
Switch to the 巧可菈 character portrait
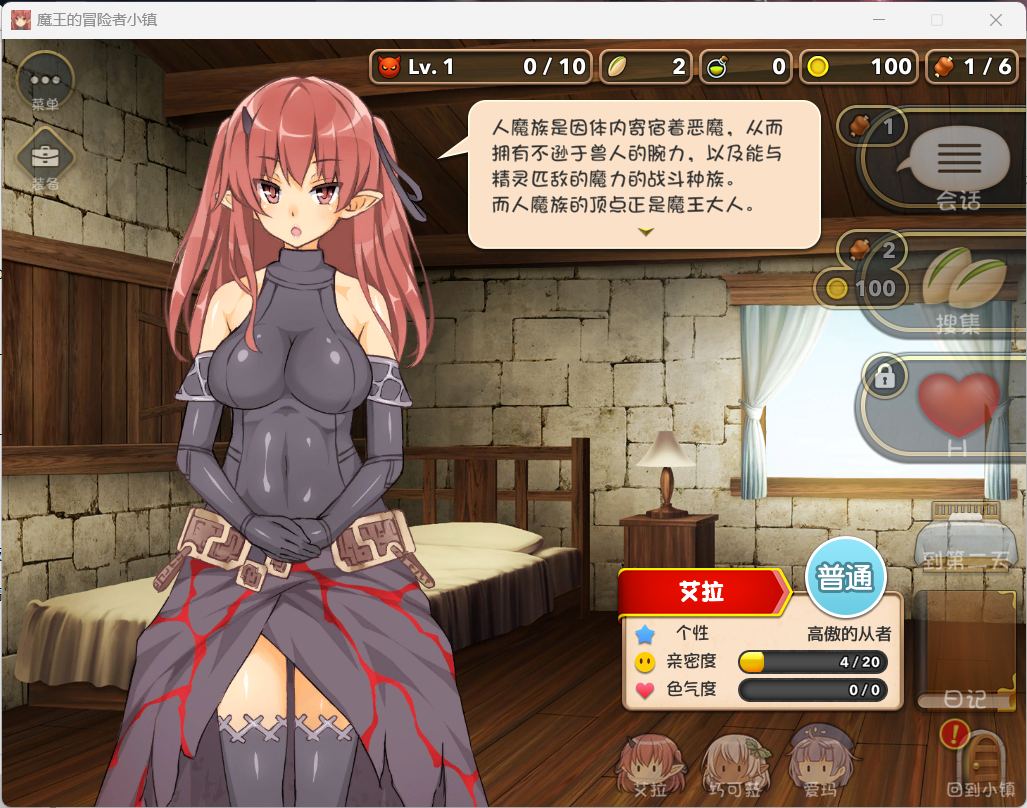click(735, 765)
